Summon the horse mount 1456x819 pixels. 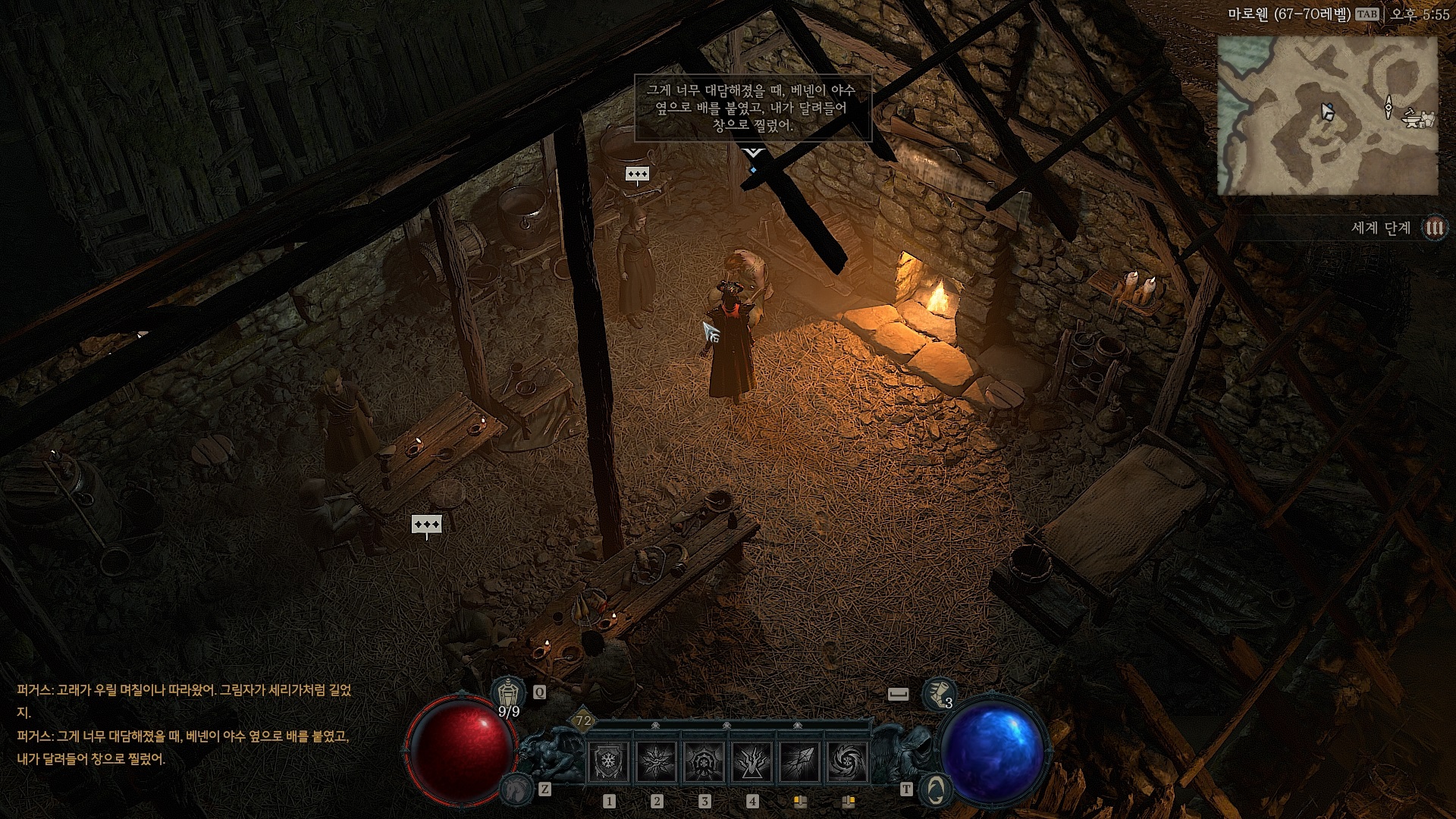[x=516, y=789]
